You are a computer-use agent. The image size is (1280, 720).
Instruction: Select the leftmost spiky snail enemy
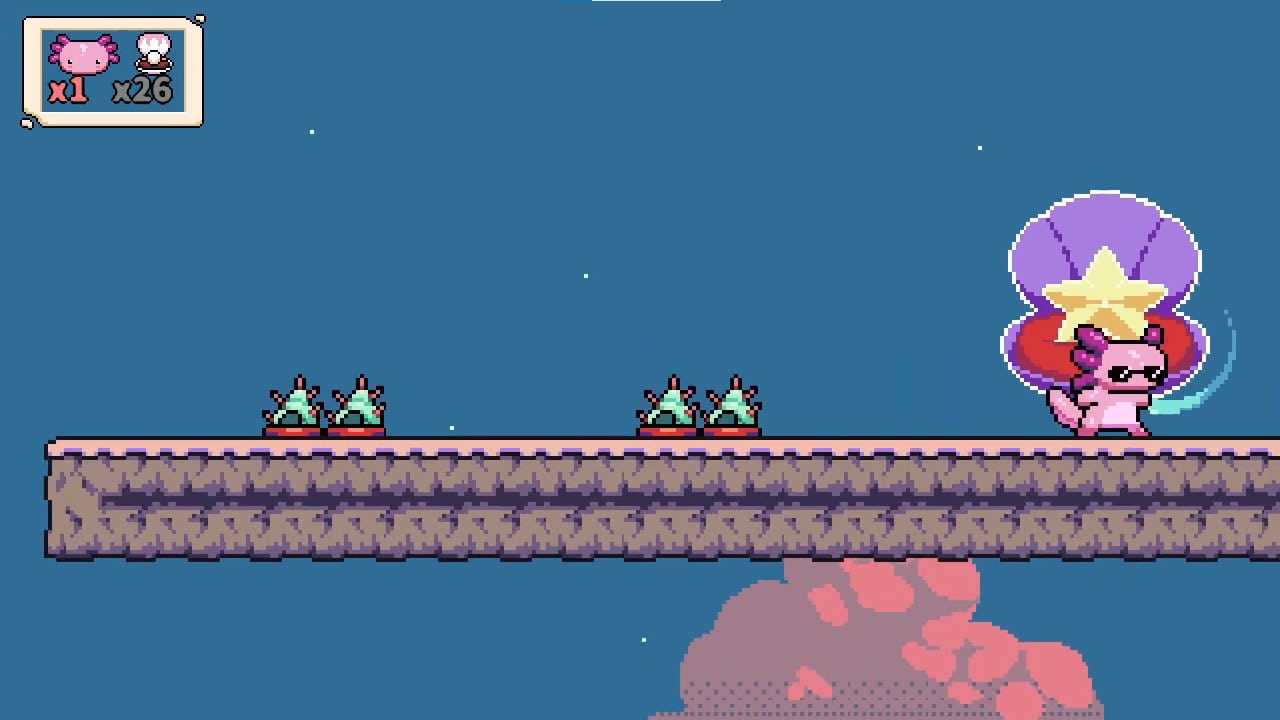point(295,405)
